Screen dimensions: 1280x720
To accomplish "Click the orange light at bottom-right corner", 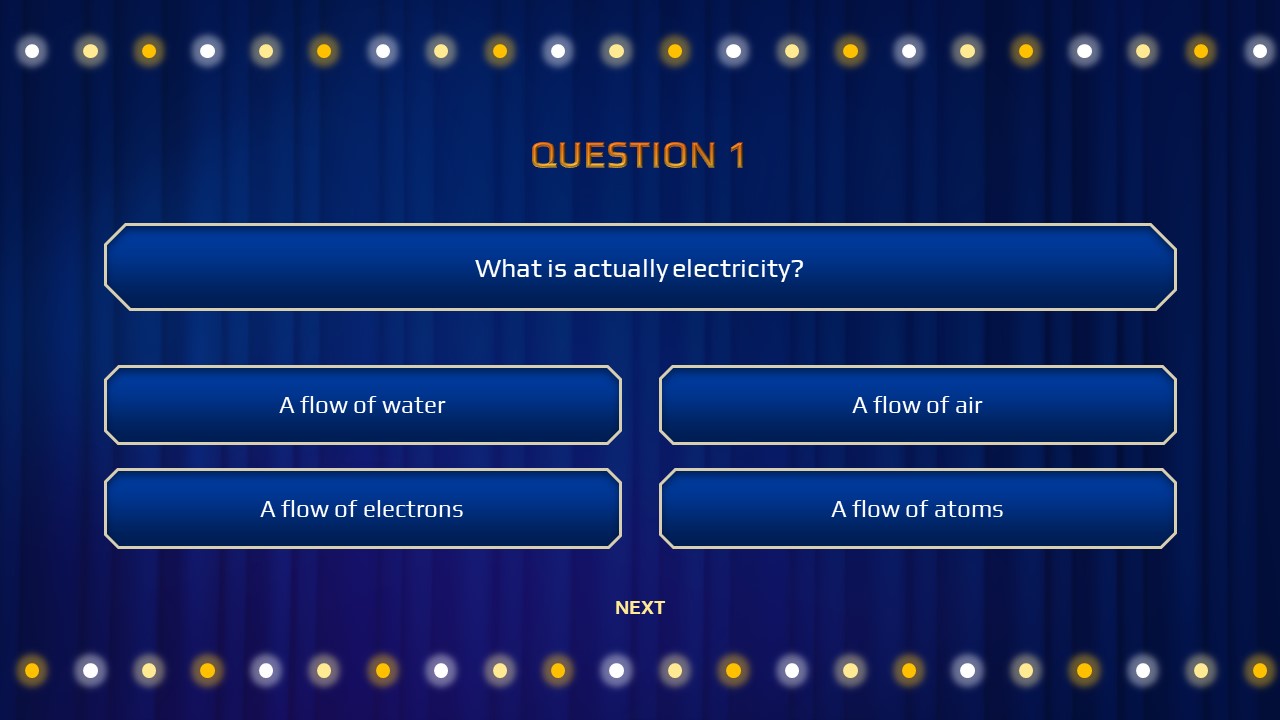I will (1258, 670).
